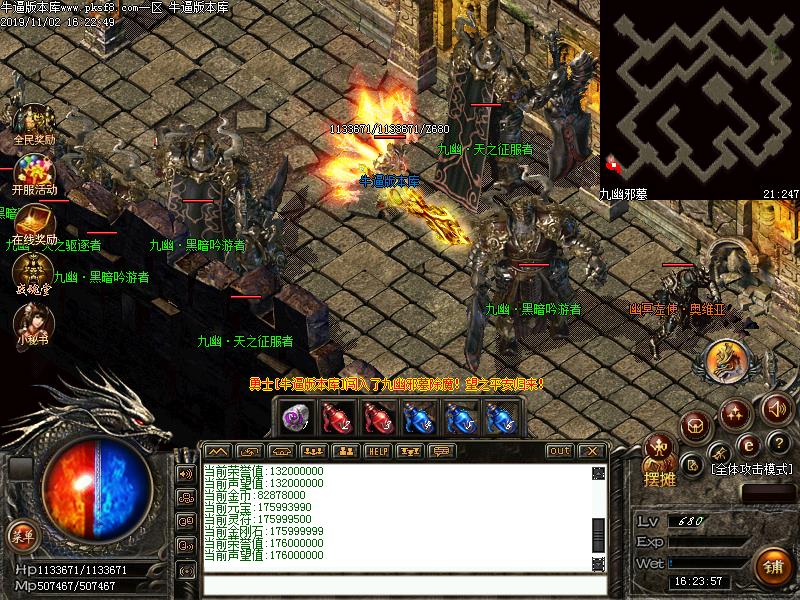Open the 全民奖励 reward icon
Screen dimensions: 800x600
click(x=33, y=121)
